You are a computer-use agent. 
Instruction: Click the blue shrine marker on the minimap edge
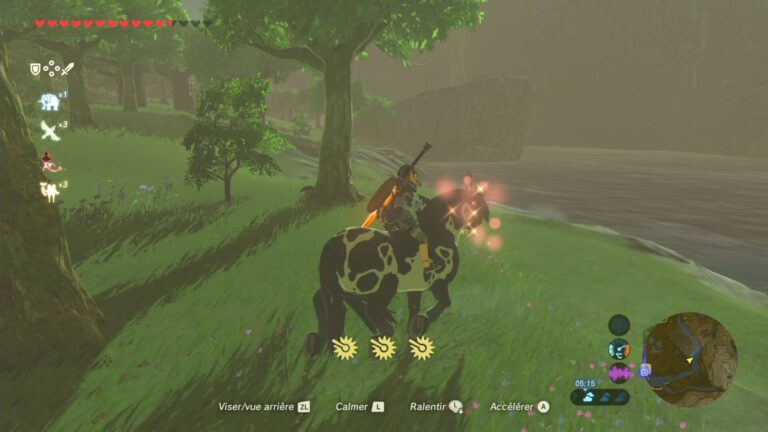[645, 370]
